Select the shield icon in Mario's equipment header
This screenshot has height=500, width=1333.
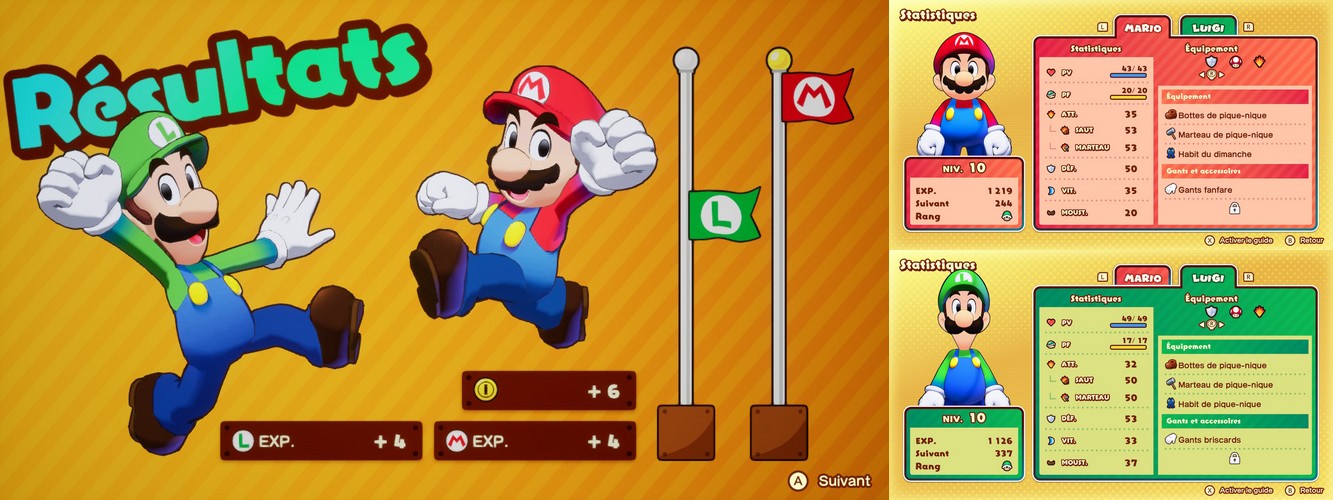coord(1211,61)
